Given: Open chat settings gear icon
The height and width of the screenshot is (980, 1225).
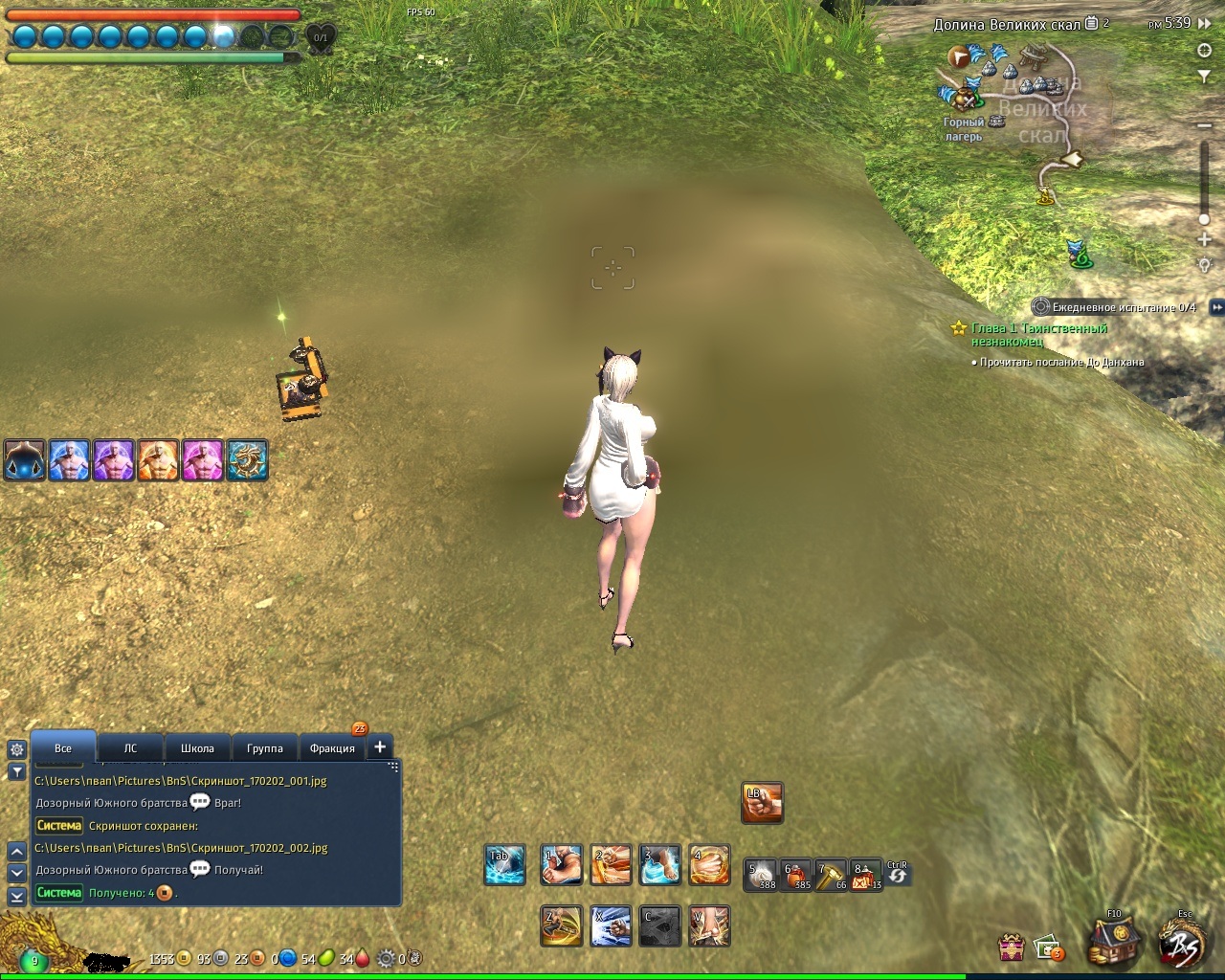Looking at the screenshot, I should click(x=16, y=749).
